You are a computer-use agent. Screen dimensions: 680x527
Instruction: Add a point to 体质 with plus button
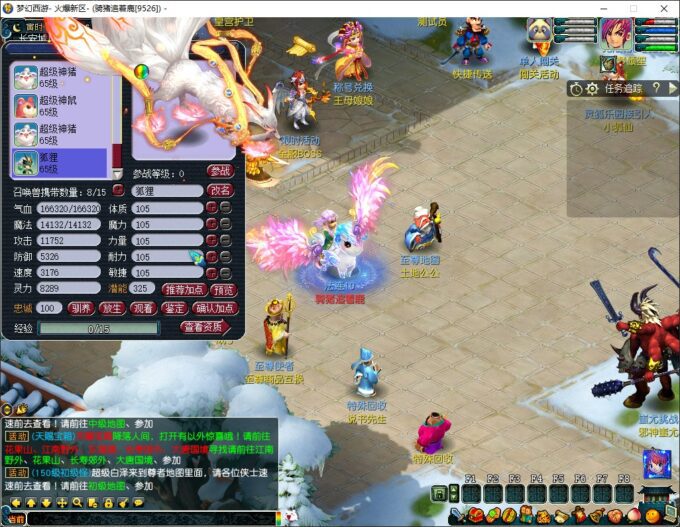click(212, 208)
